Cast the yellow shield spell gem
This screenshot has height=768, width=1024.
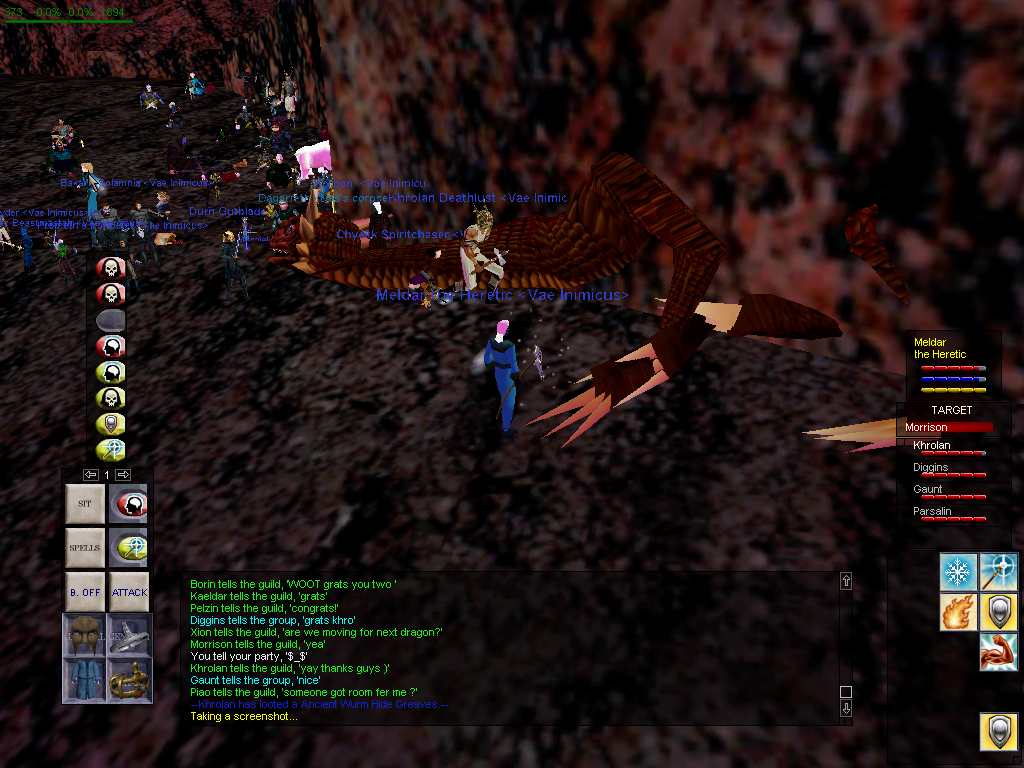tap(110, 424)
